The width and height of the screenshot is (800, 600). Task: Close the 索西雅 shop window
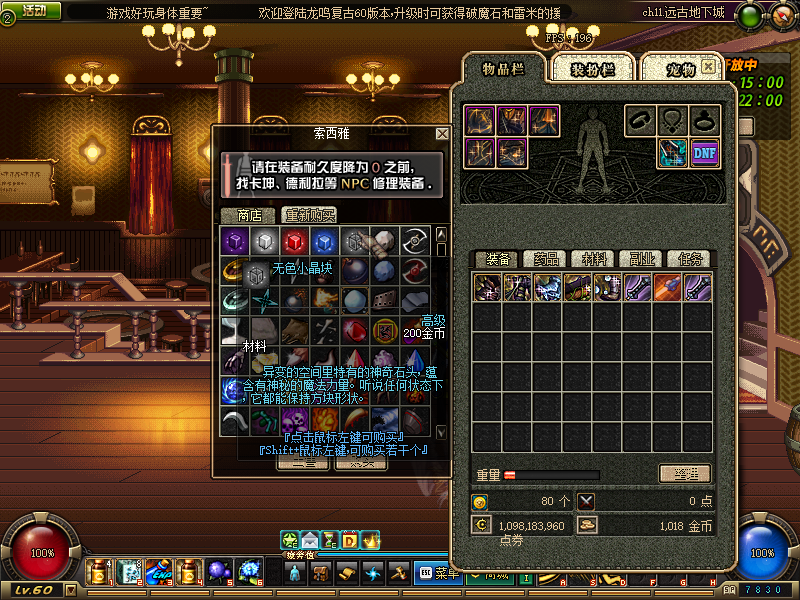(442, 133)
